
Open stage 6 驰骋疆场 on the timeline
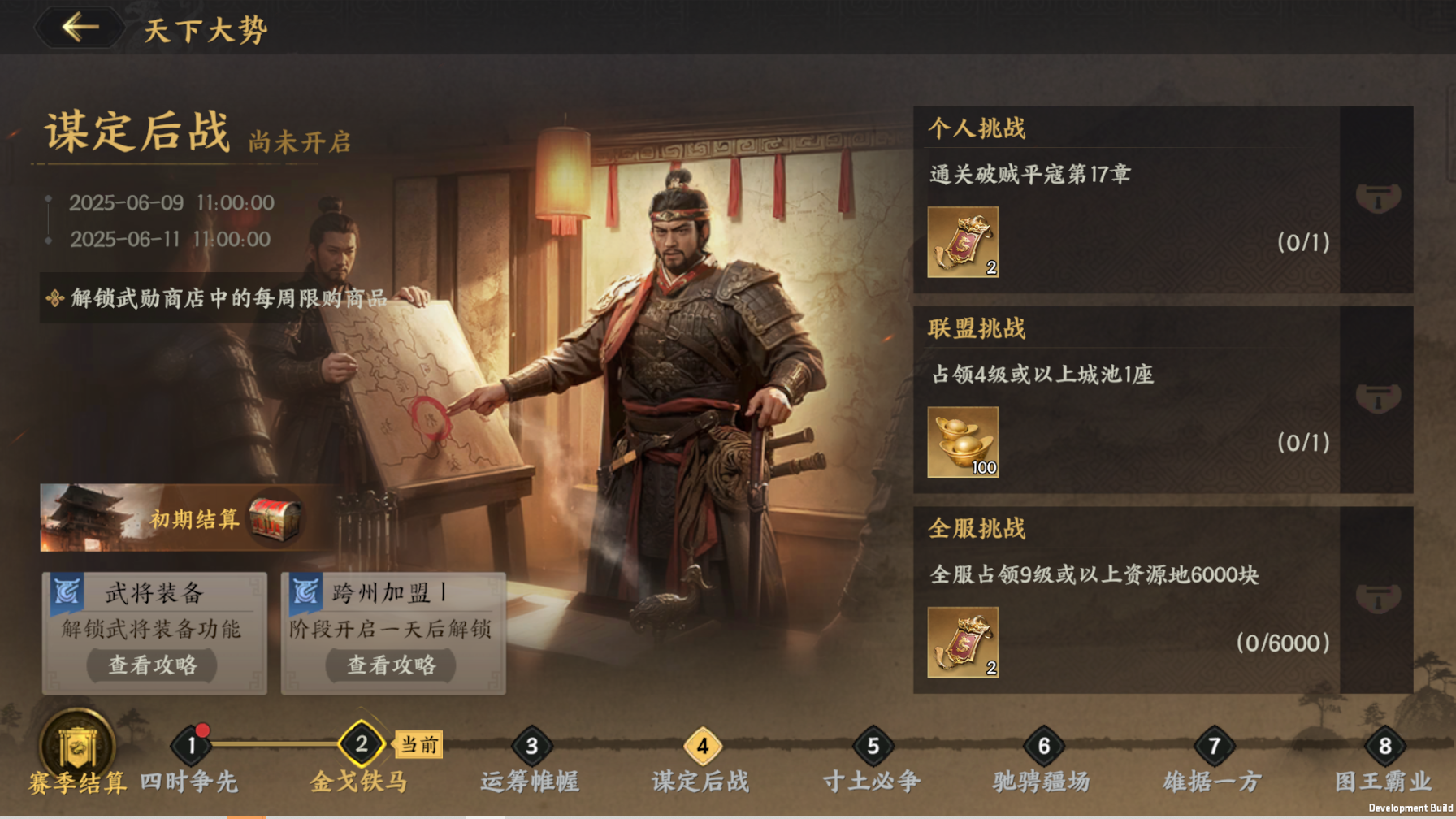[x=1043, y=743]
